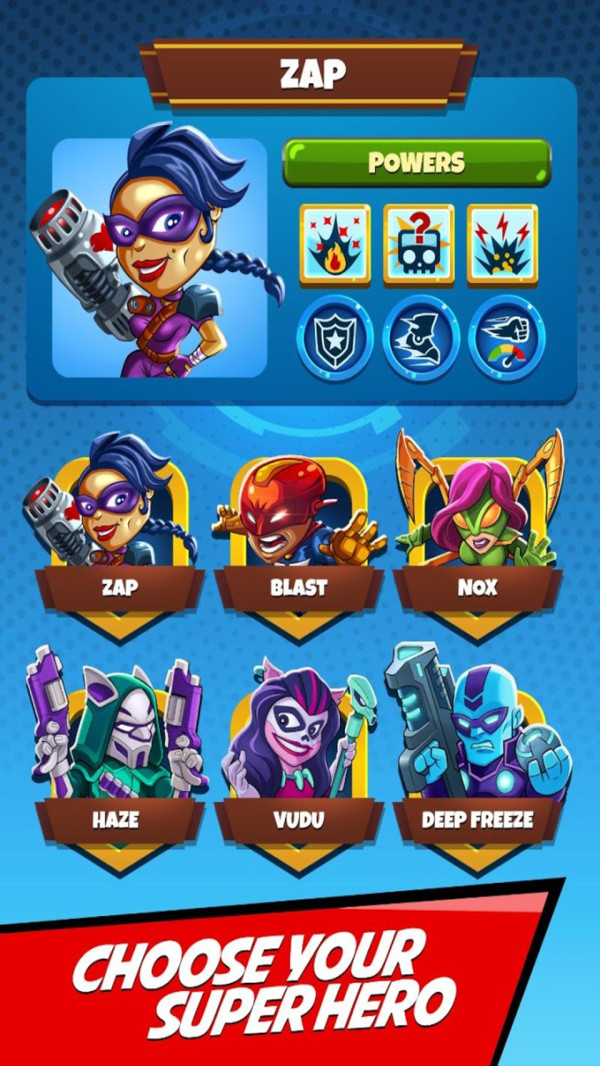Click Zap's large portrait in the info panel

160,258
